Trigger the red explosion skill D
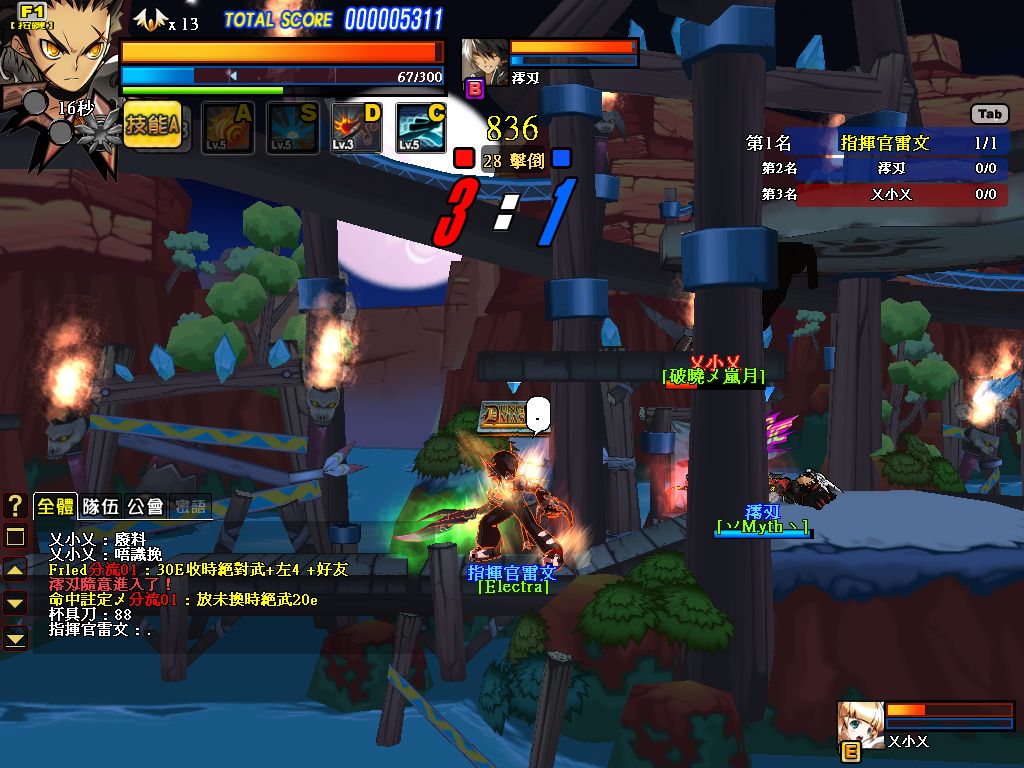Image resolution: width=1024 pixels, height=768 pixels. click(x=356, y=128)
